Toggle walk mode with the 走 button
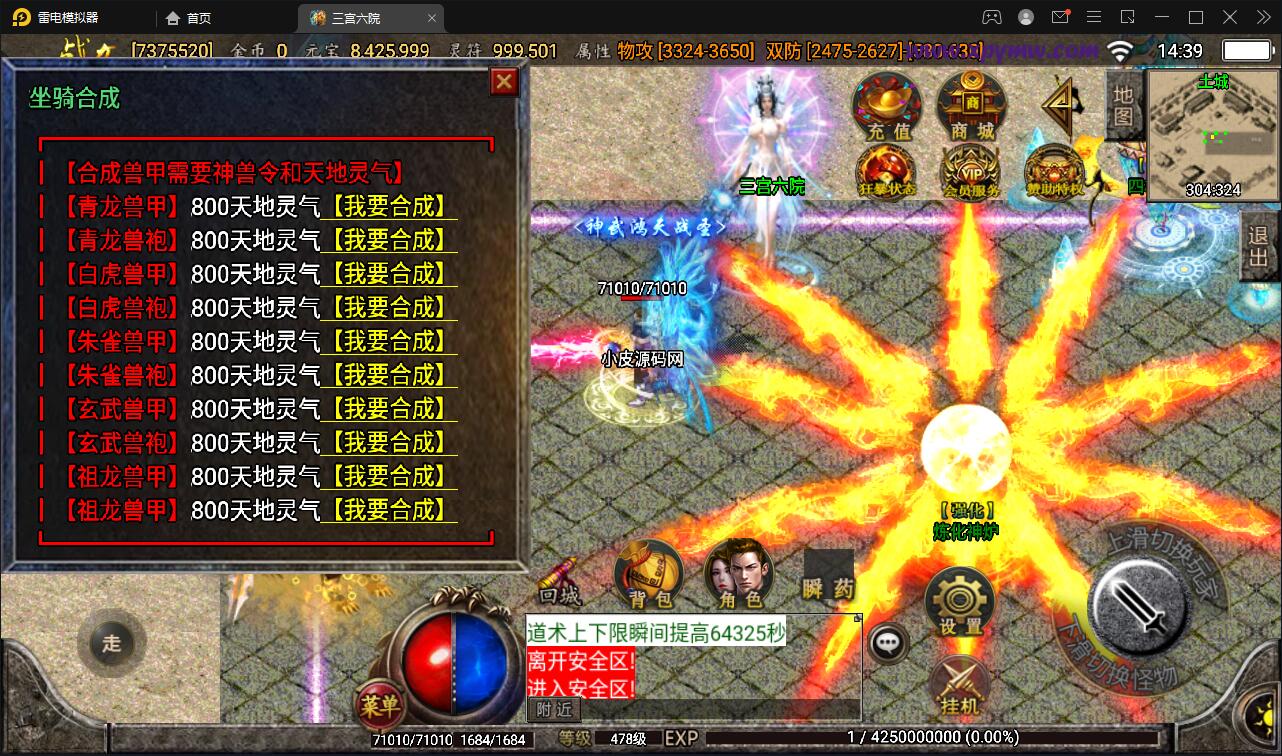The width and height of the screenshot is (1282, 756). pyautogui.click(x=112, y=644)
